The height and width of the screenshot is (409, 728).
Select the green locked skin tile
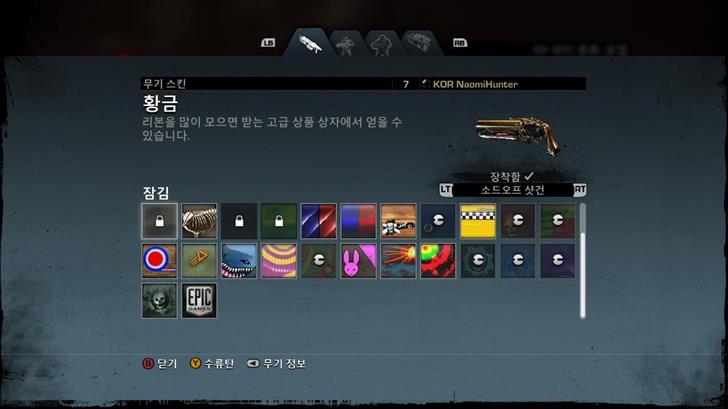pos(279,221)
